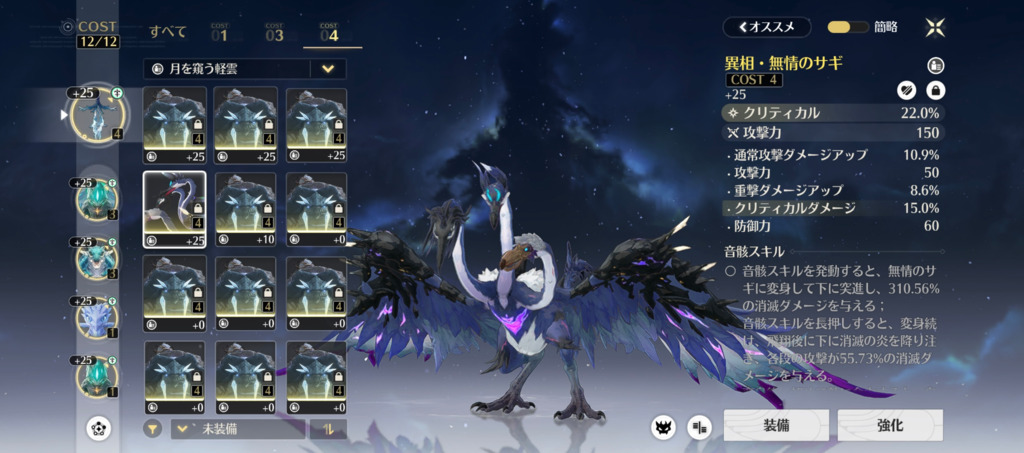The height and width of the screenshot is (453, 1024).
Task: Open the オススメ recommendations panel
Action: 766,27
